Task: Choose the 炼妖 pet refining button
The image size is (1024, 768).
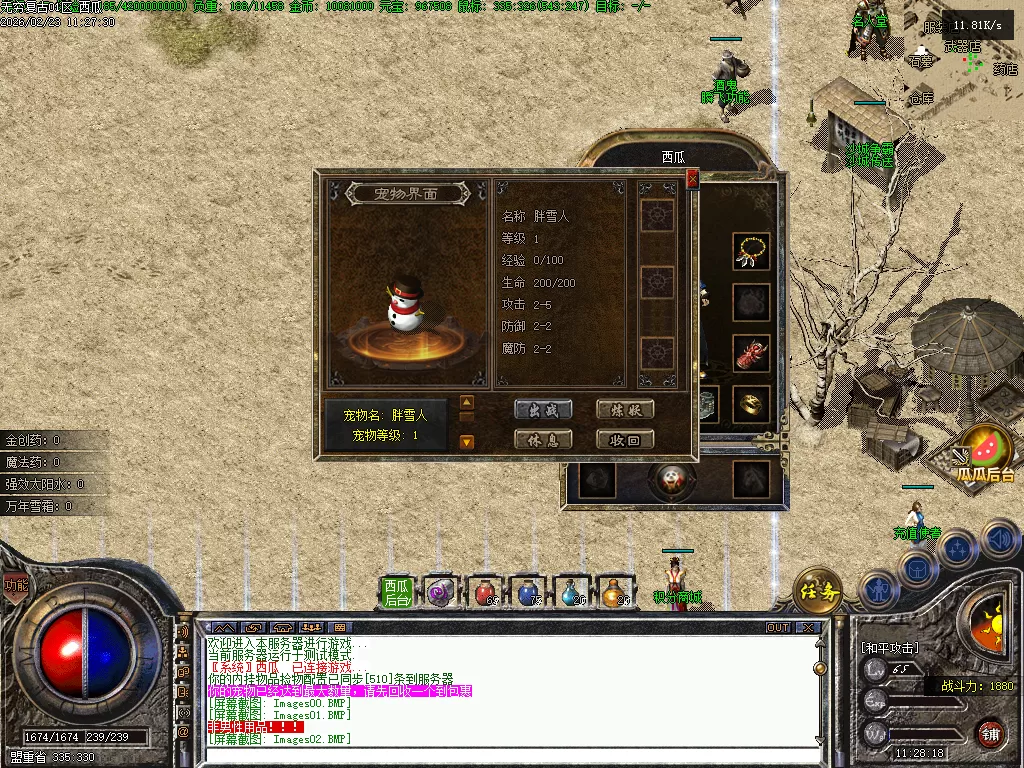Action: (x=625, y=409)
